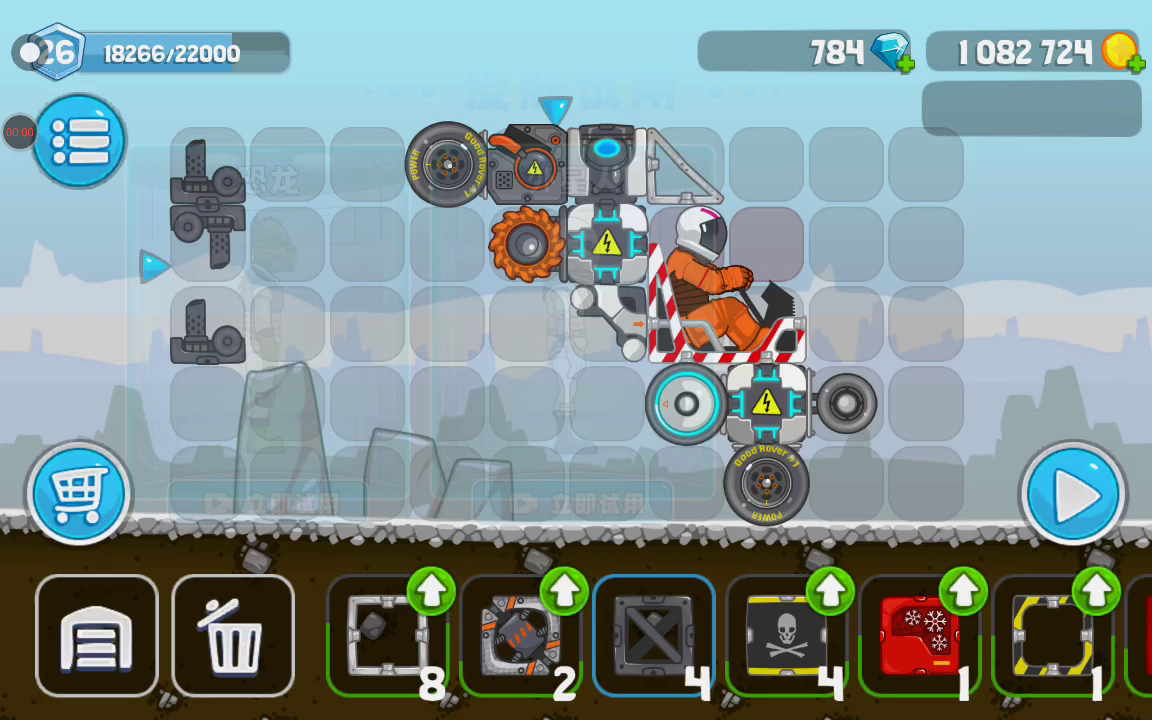Add more gems with the plus
This screenshot has width=1152, height=720.
pyautogui.click(x=904, y=65)
